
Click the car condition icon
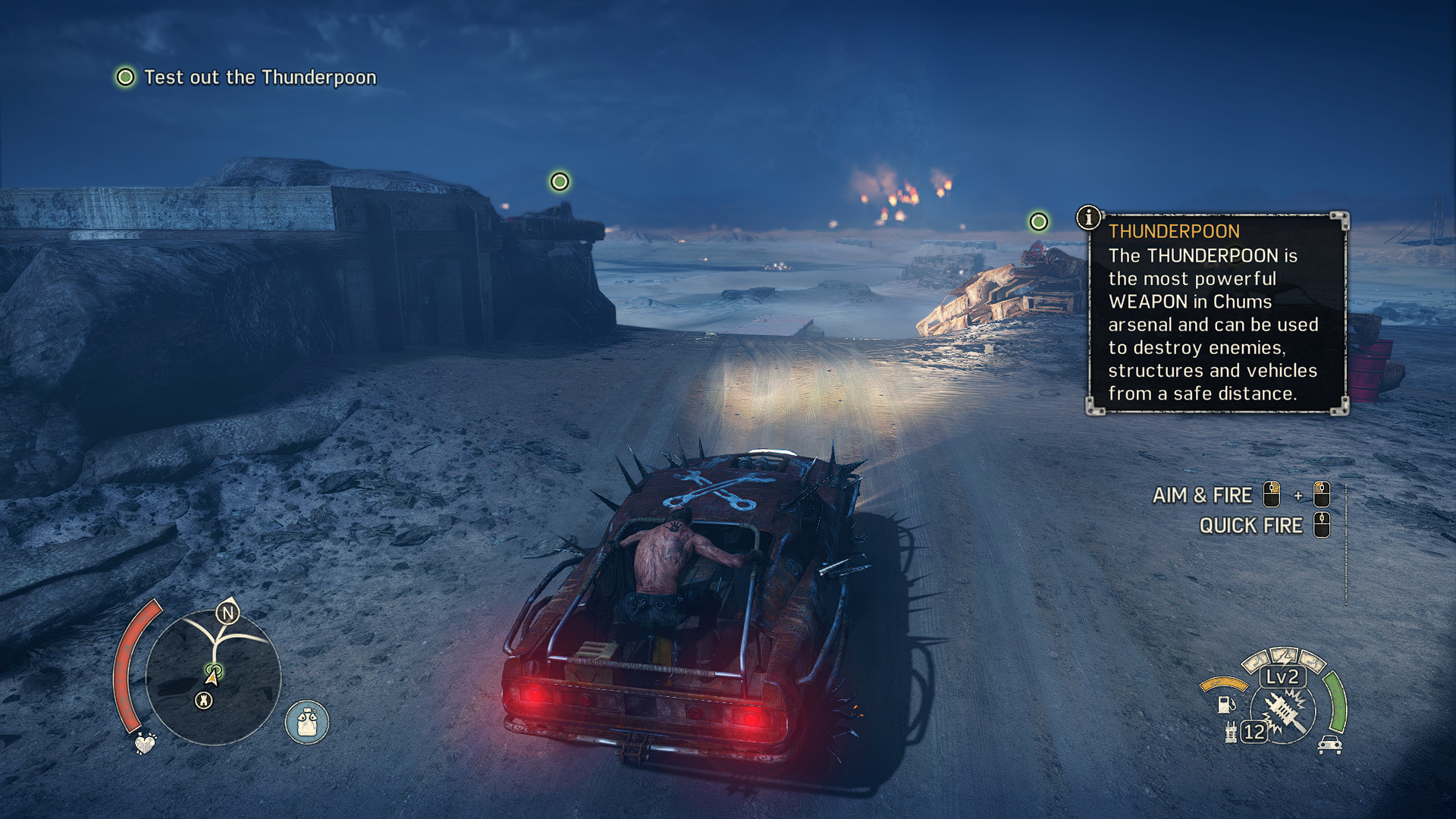coord(1330,745)
